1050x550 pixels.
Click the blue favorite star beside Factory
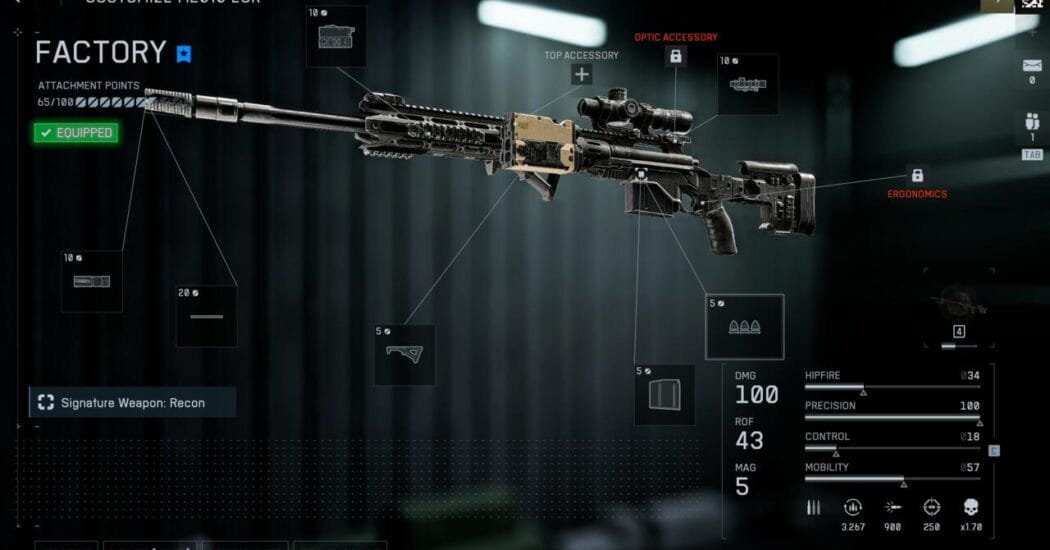pyautogui.click(x=184, y=53)
